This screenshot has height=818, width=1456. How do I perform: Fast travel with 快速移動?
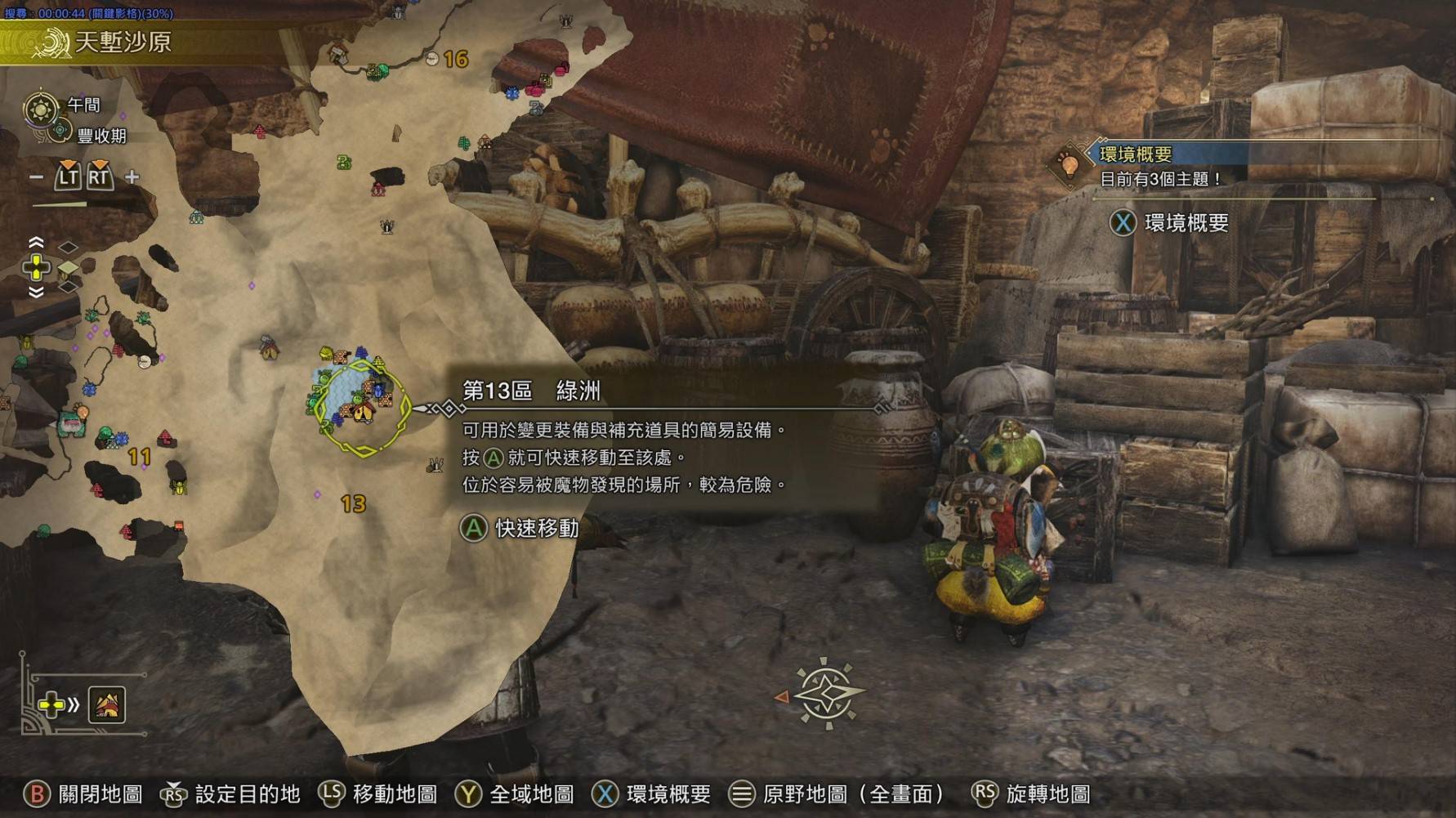point(520,529)
